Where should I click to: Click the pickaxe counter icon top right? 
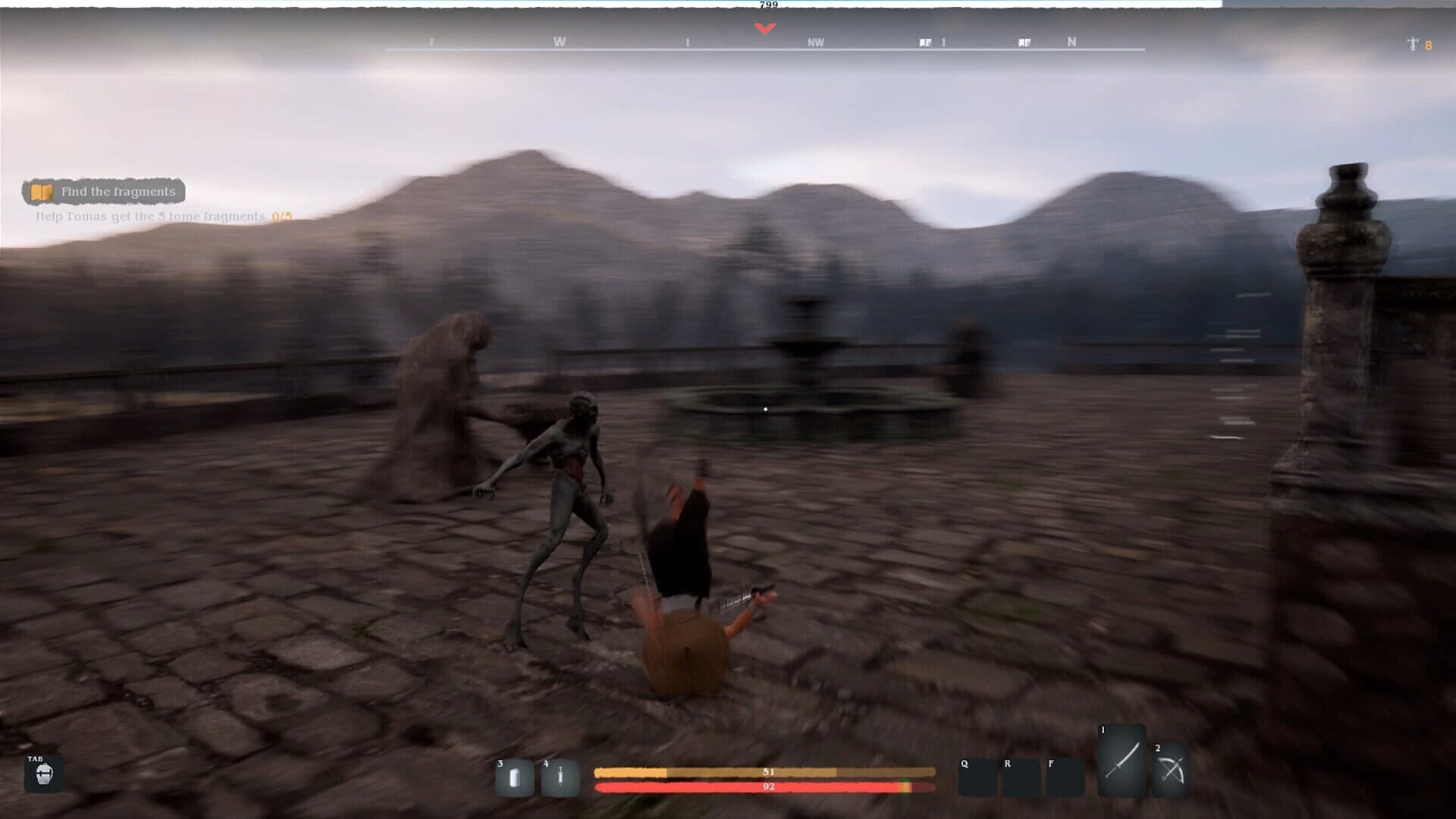(x=1412, y=44)
